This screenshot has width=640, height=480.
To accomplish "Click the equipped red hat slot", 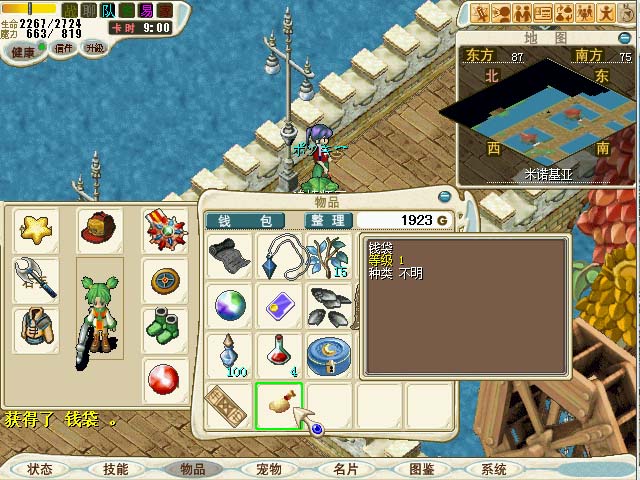I will [100, 230].
